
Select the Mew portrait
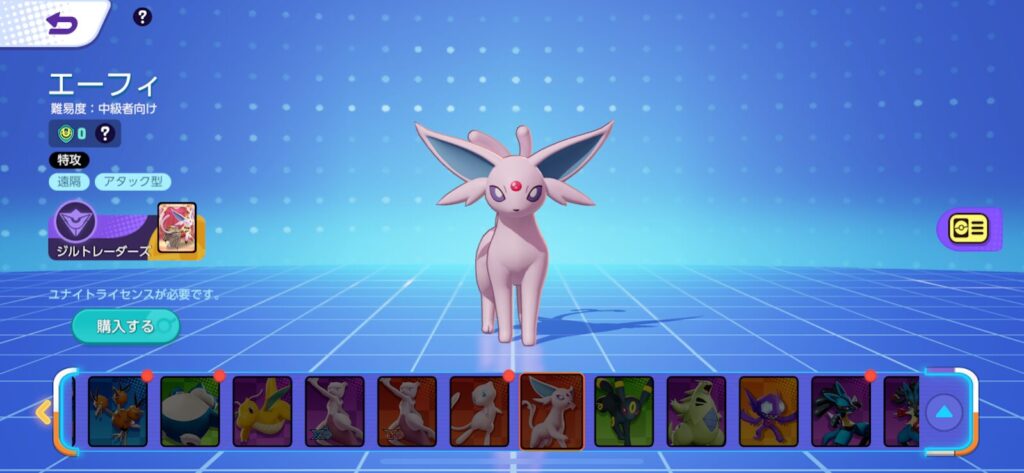coord(479,411)
